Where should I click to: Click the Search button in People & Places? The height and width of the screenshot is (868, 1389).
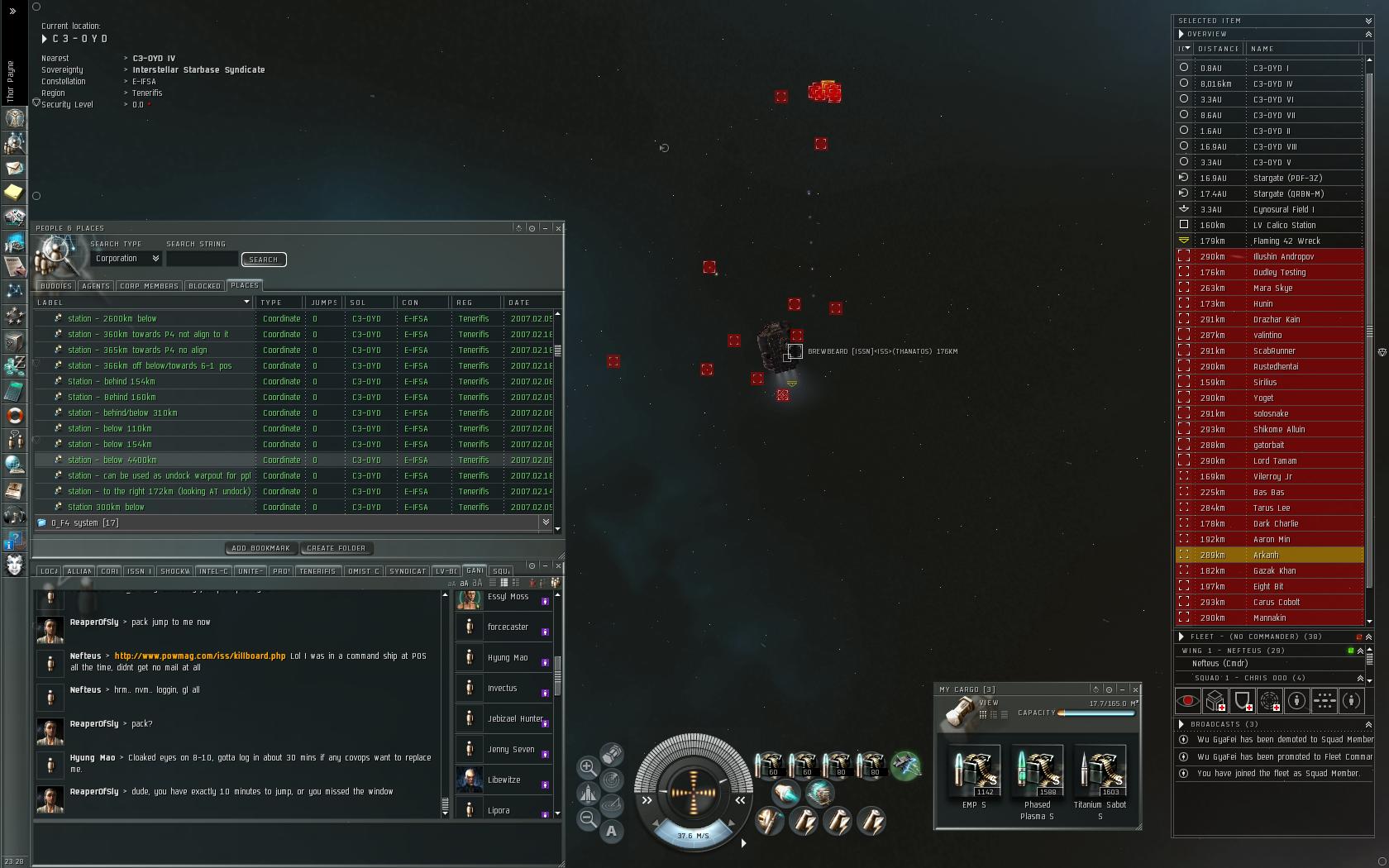click(x=264, y=260)
